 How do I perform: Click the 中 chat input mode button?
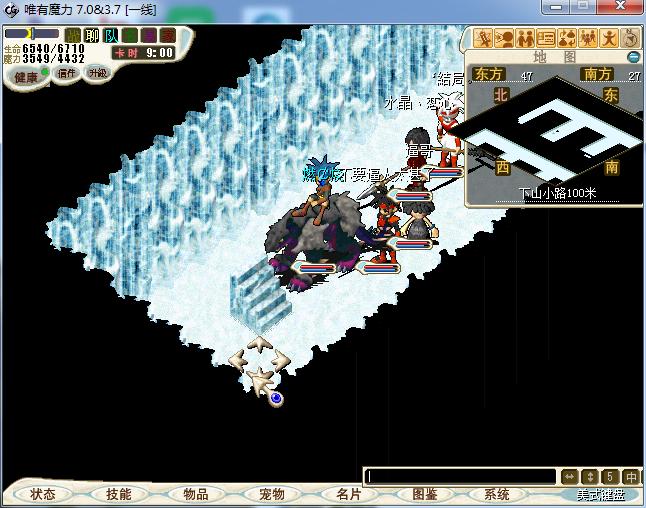(632, 477)
